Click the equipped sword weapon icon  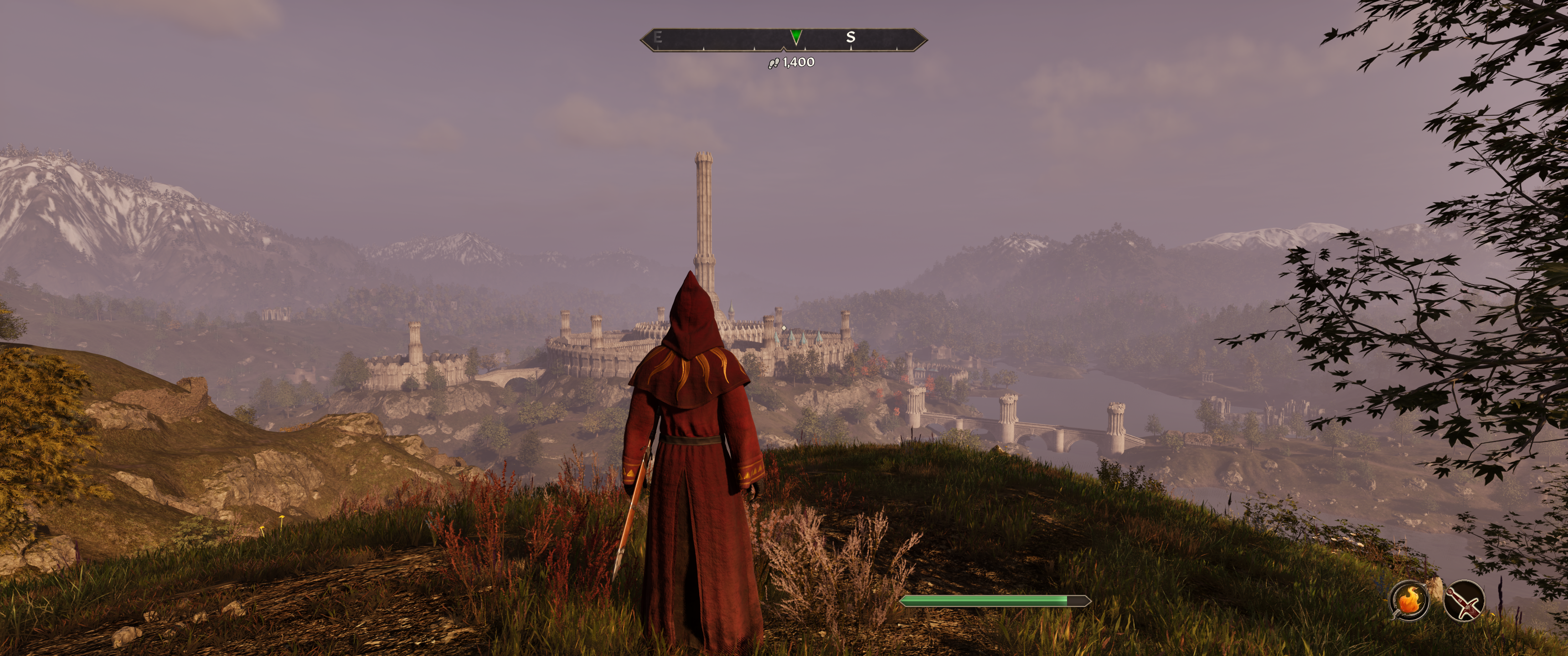point(1463,600)
